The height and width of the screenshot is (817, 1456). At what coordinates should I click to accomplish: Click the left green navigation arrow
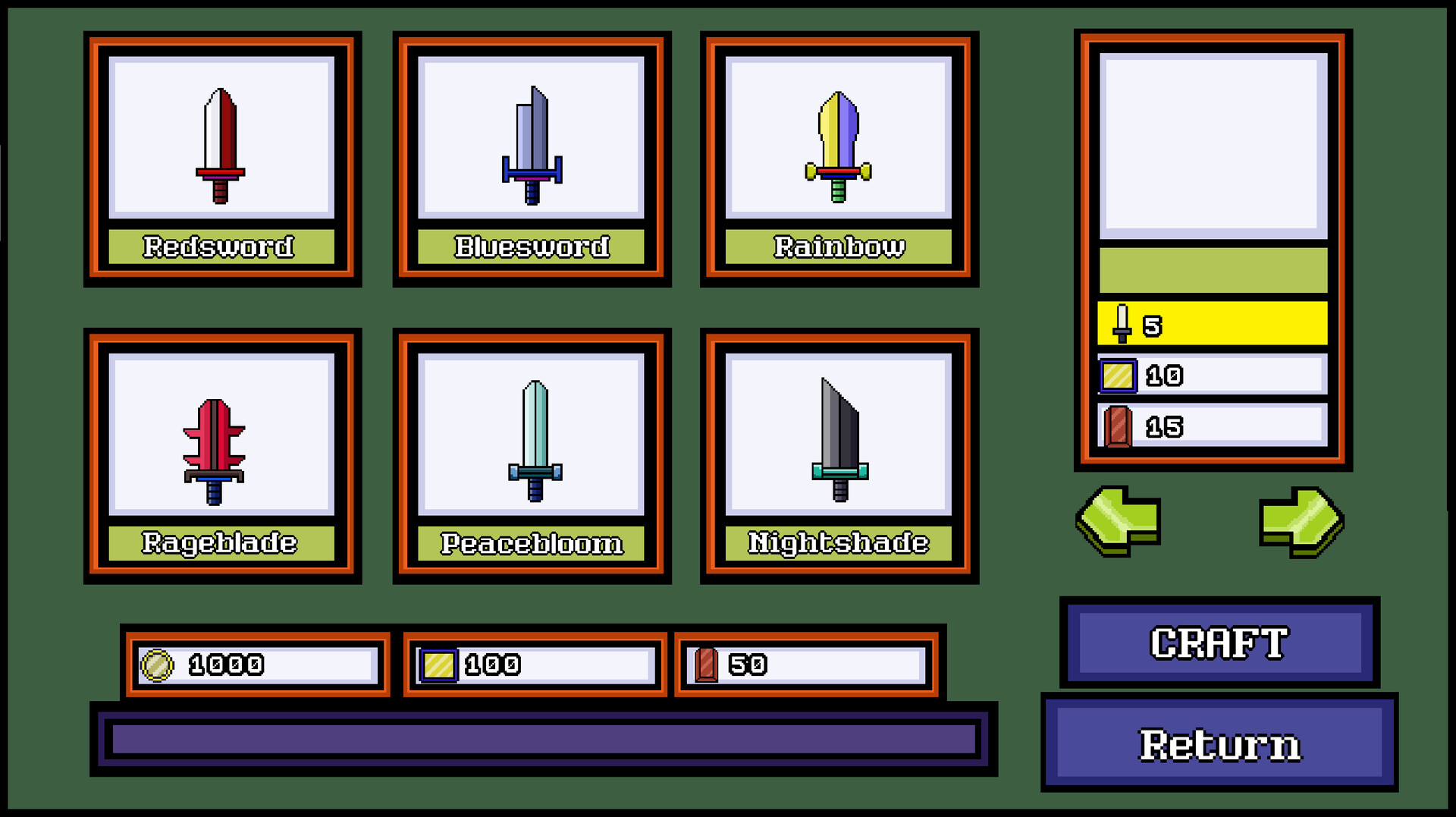pyautogui.click(x=1119, y=520)
